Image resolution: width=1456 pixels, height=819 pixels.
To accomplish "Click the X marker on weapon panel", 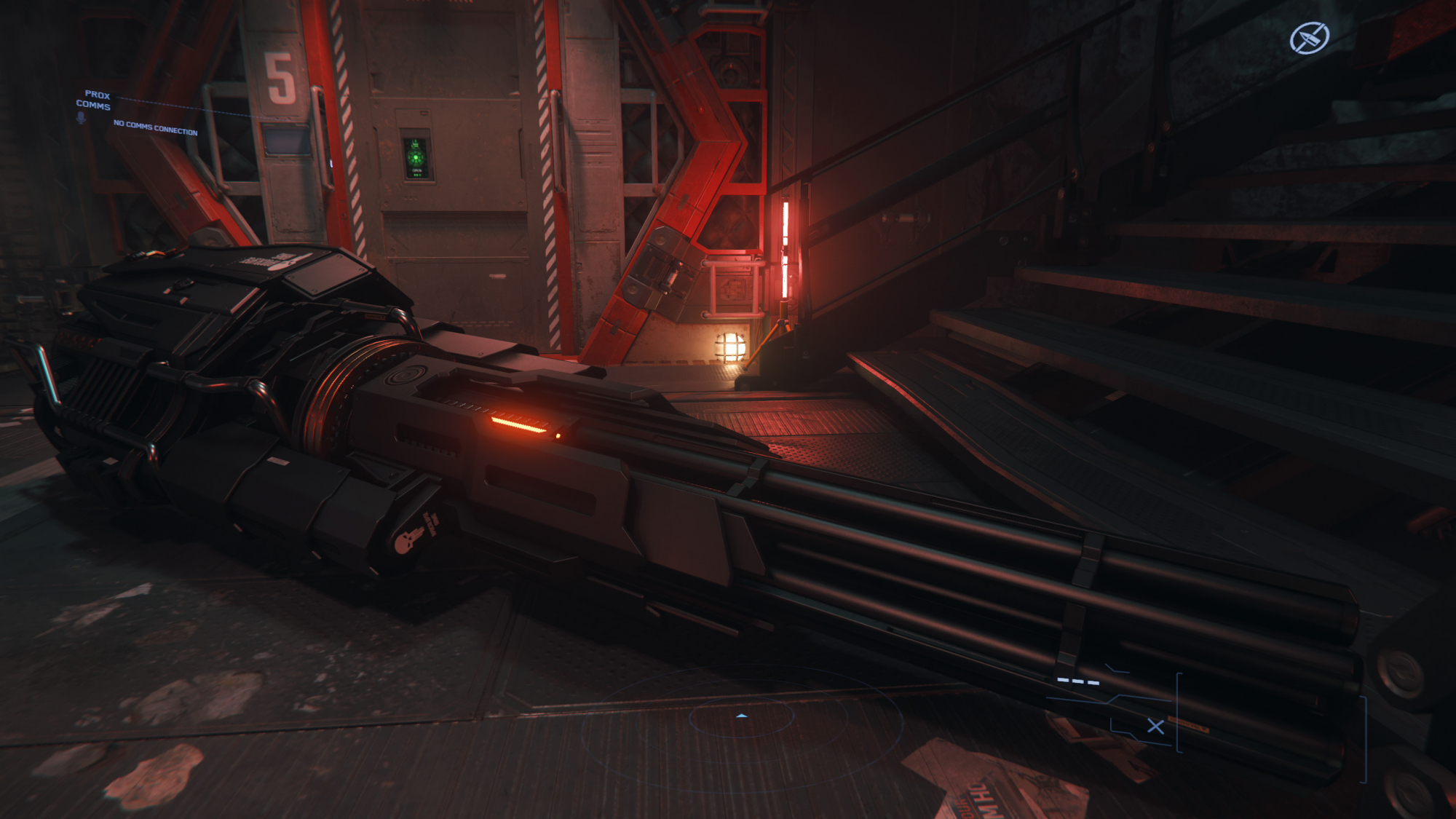I will (1155, 726).
